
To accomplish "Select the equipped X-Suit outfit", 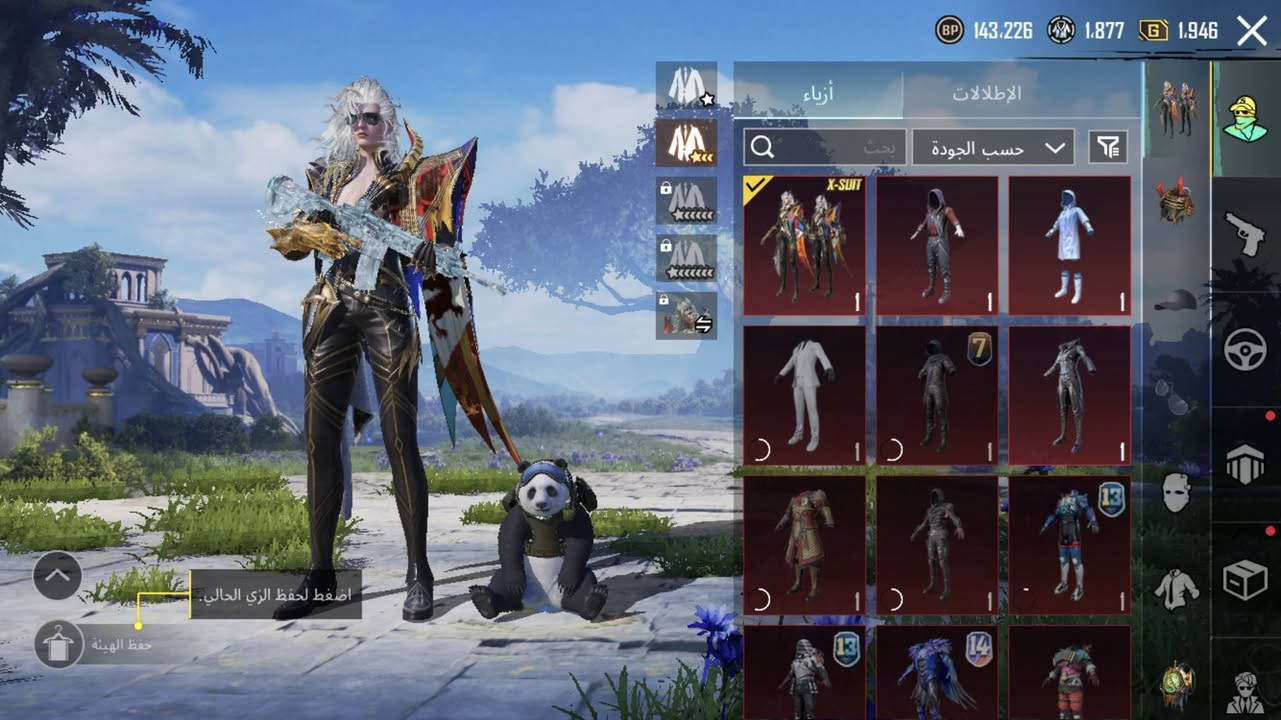I will [804, 246].
